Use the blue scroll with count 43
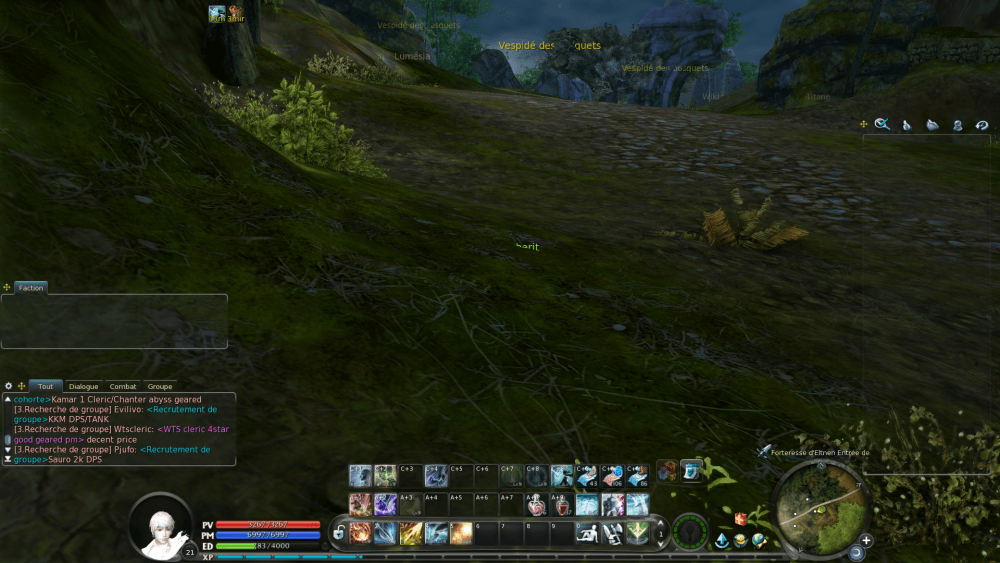1000x563 pixels. point(587,475)
